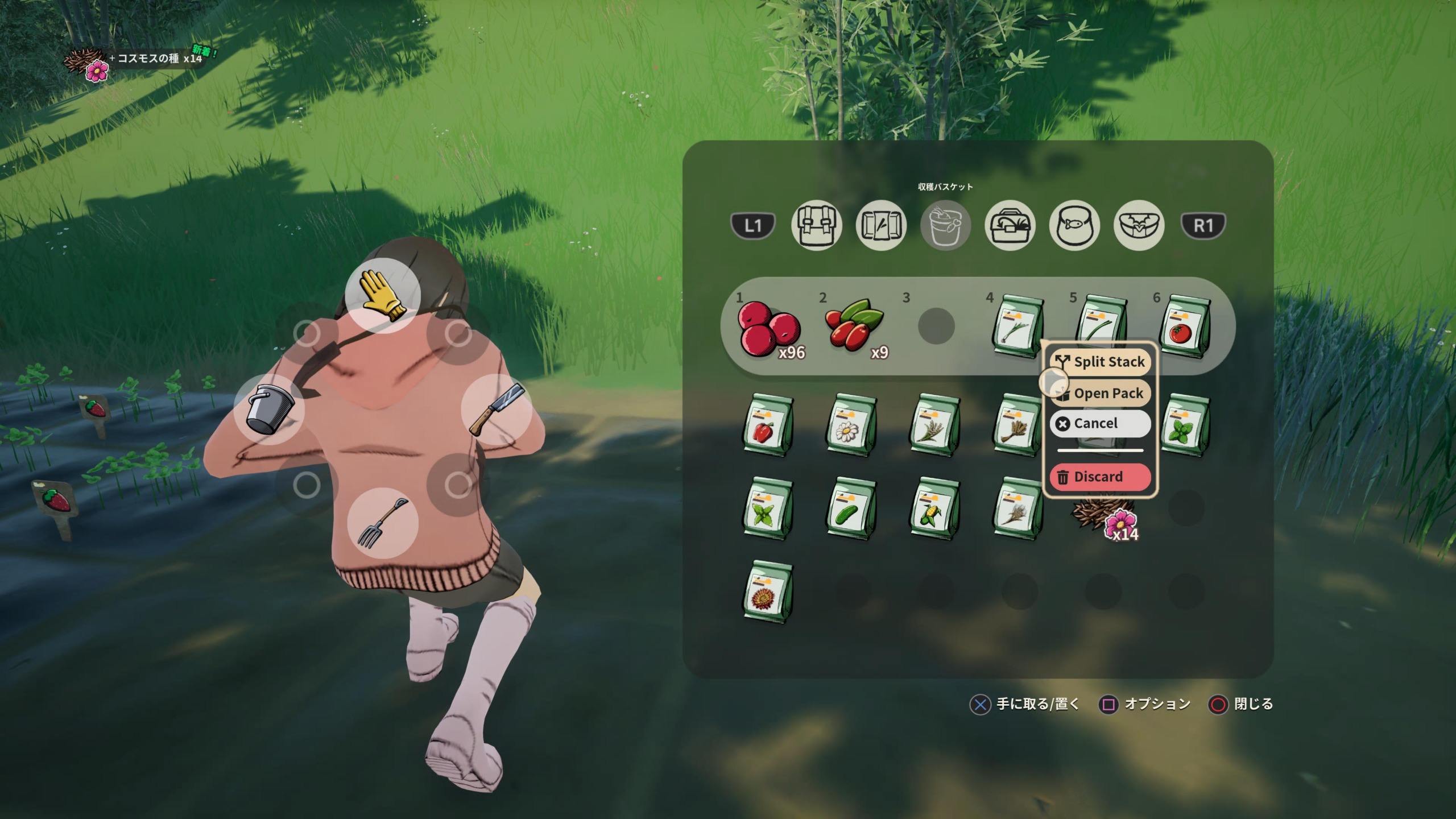The image size is (1456, 819).
Task: Choose Split Stack in the popup menu
Action: 1101,362
